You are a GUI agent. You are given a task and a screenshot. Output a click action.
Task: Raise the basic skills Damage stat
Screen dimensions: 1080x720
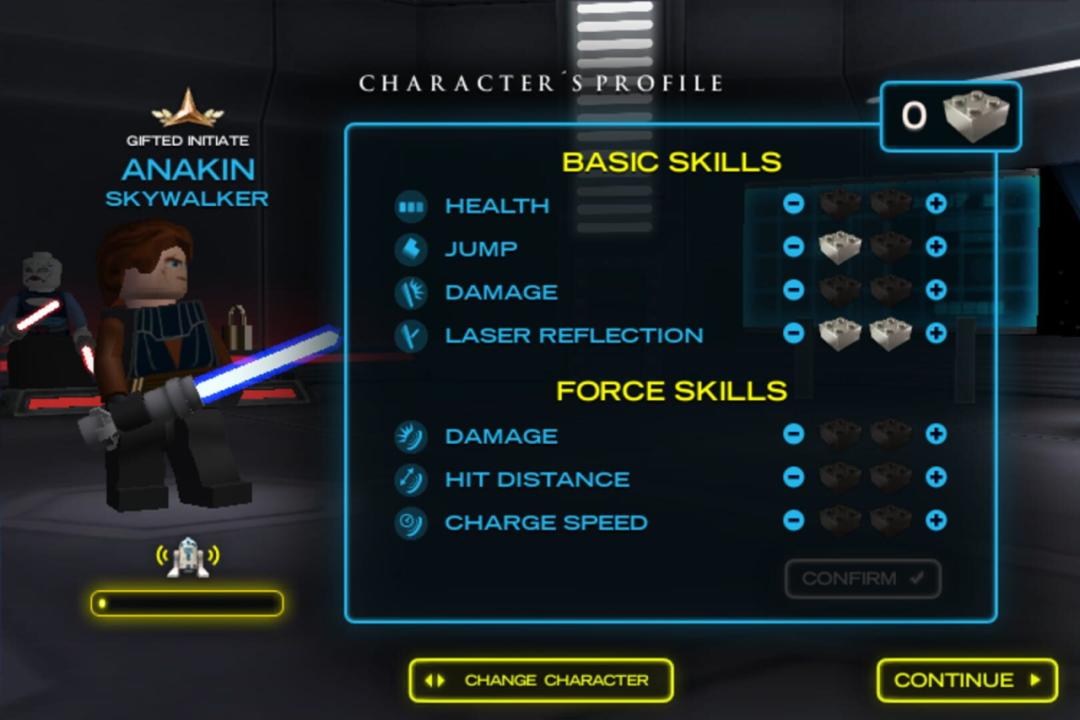(936, 290)
